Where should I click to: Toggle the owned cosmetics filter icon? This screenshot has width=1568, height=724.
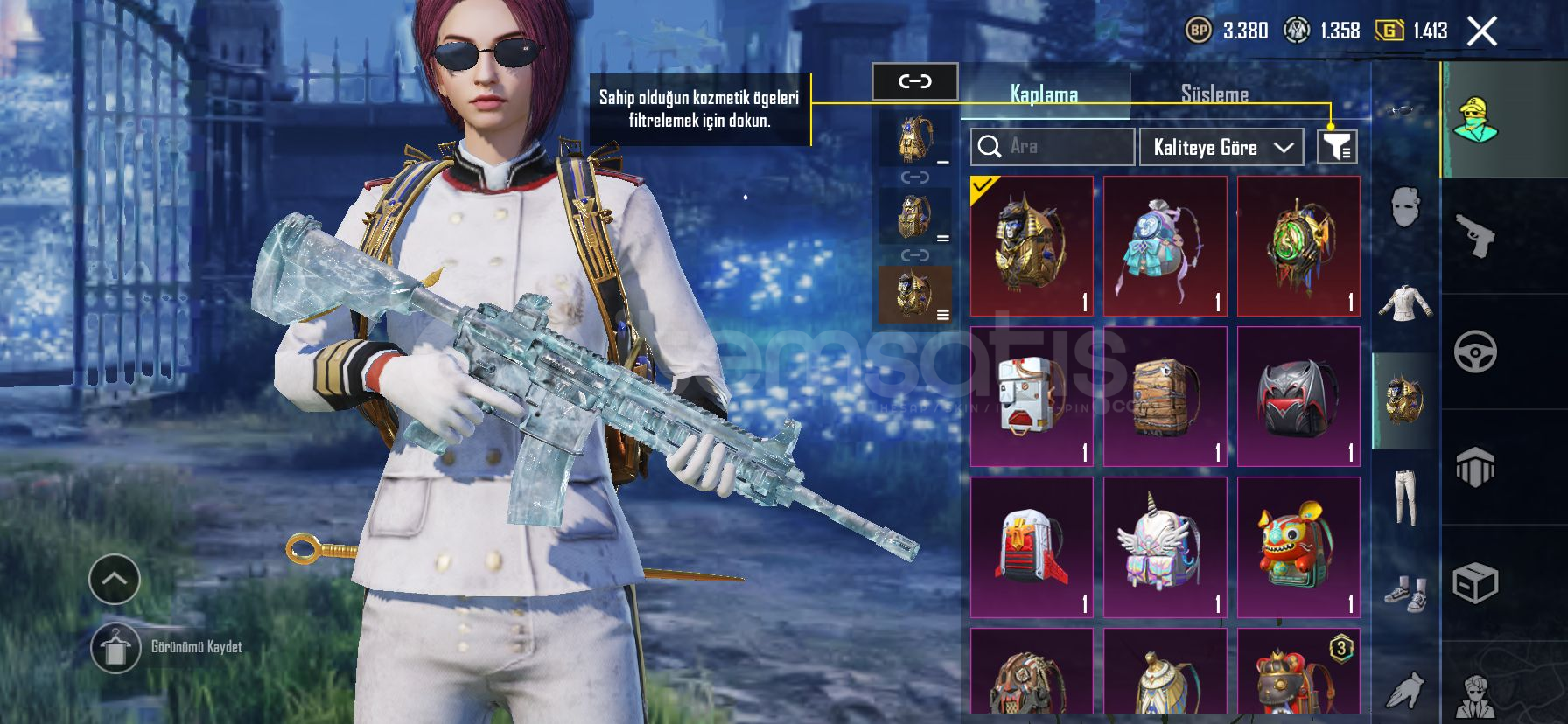coord(1337,147)
